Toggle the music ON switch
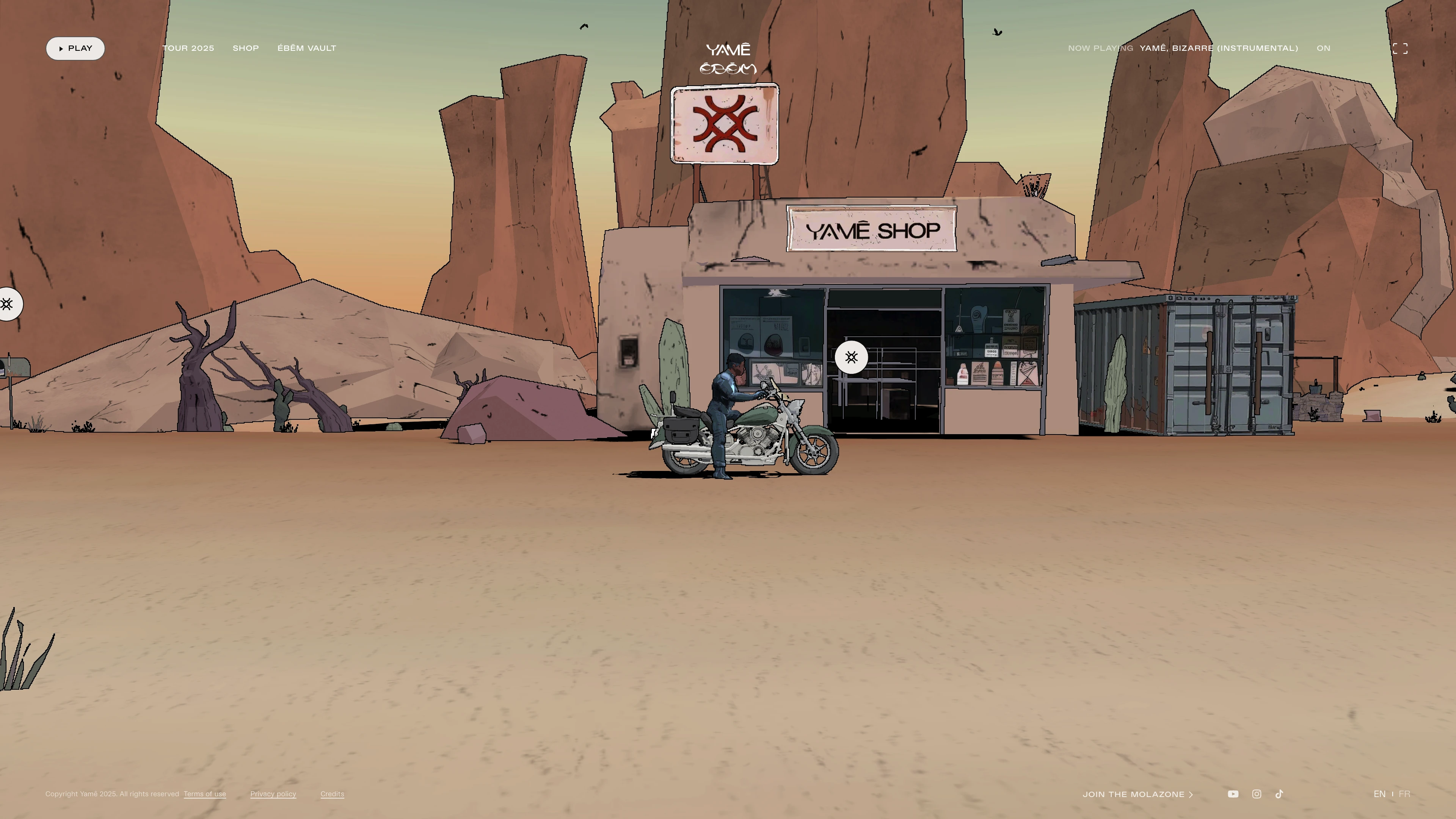Screen dimensions: 1456x819 click(x=1323, y=49)
